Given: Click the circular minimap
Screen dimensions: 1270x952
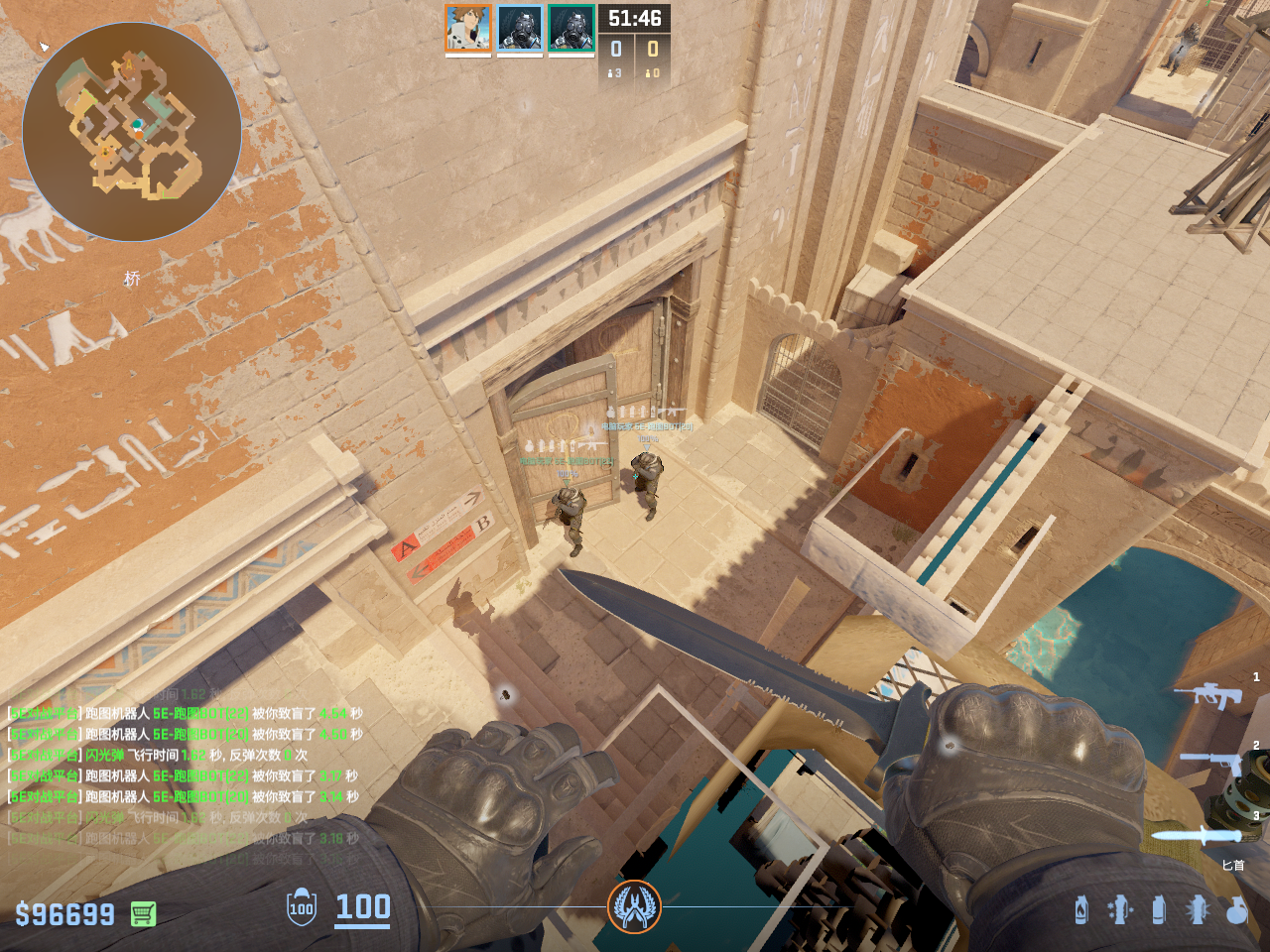Looking at the screenshot, I should 132,132.
